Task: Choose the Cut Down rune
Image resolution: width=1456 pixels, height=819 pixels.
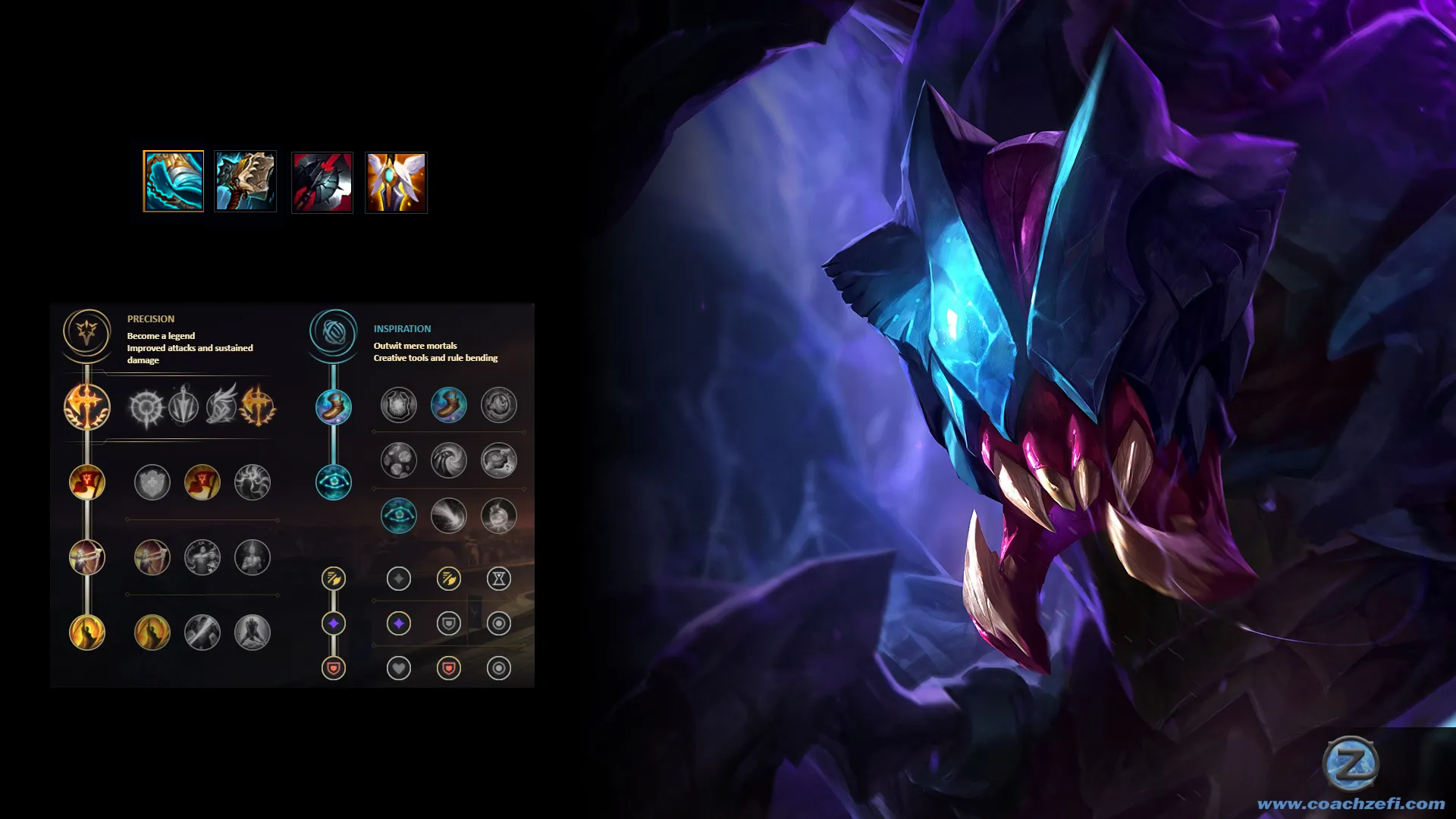Action: coord(202,632)
